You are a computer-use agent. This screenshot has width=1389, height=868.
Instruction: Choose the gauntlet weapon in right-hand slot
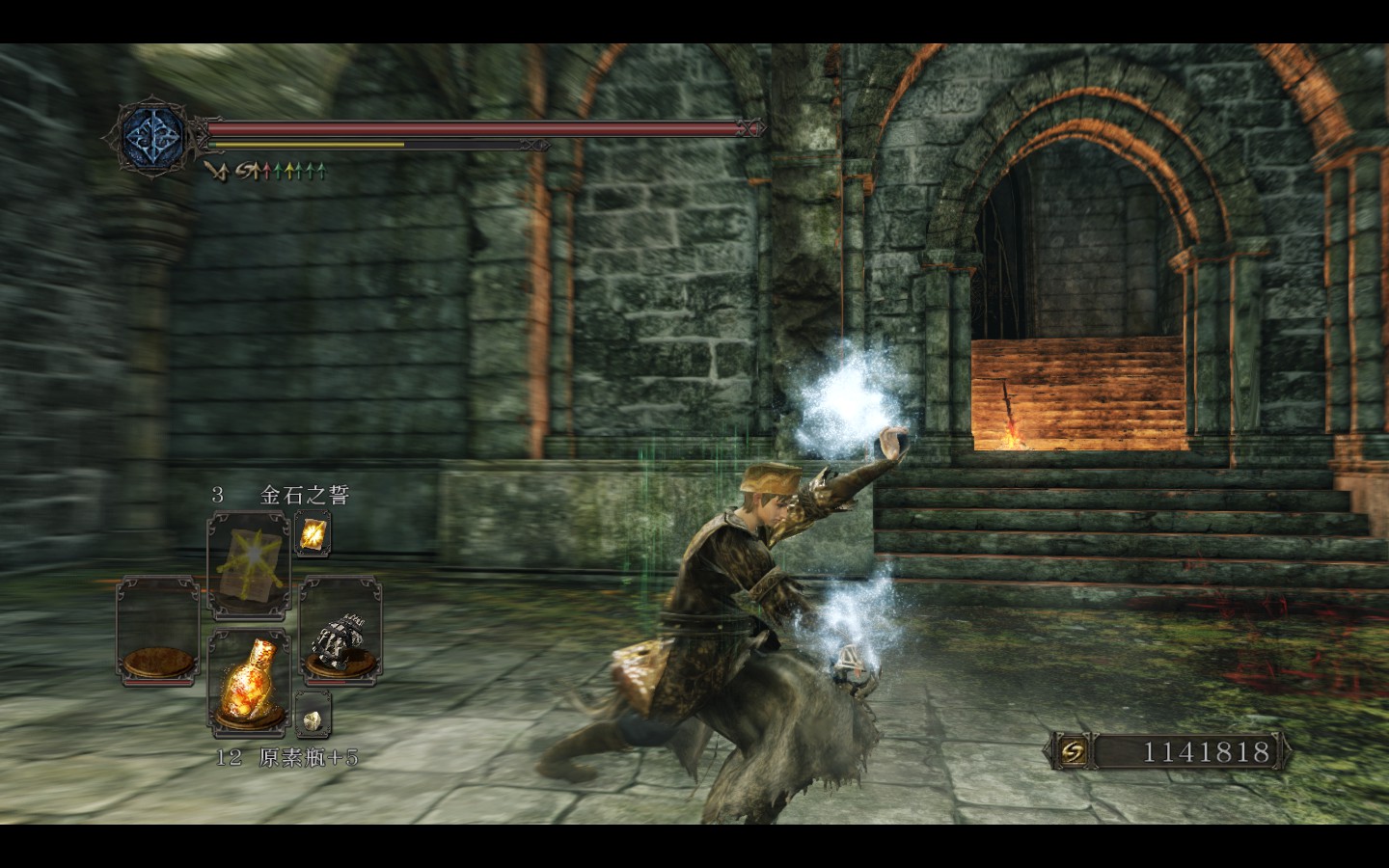tap(340, 630)
